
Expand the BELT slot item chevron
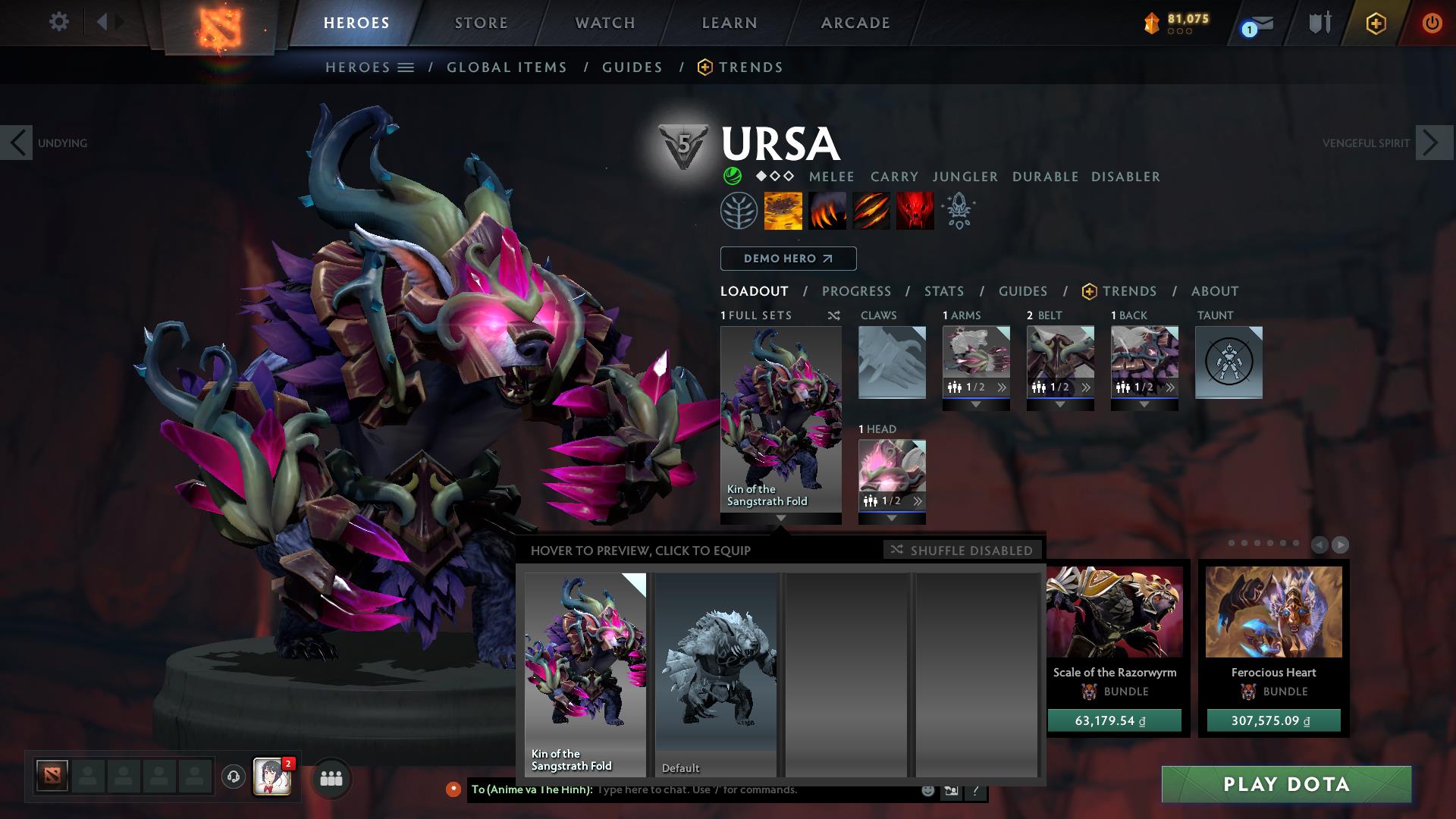point(1087,387)
